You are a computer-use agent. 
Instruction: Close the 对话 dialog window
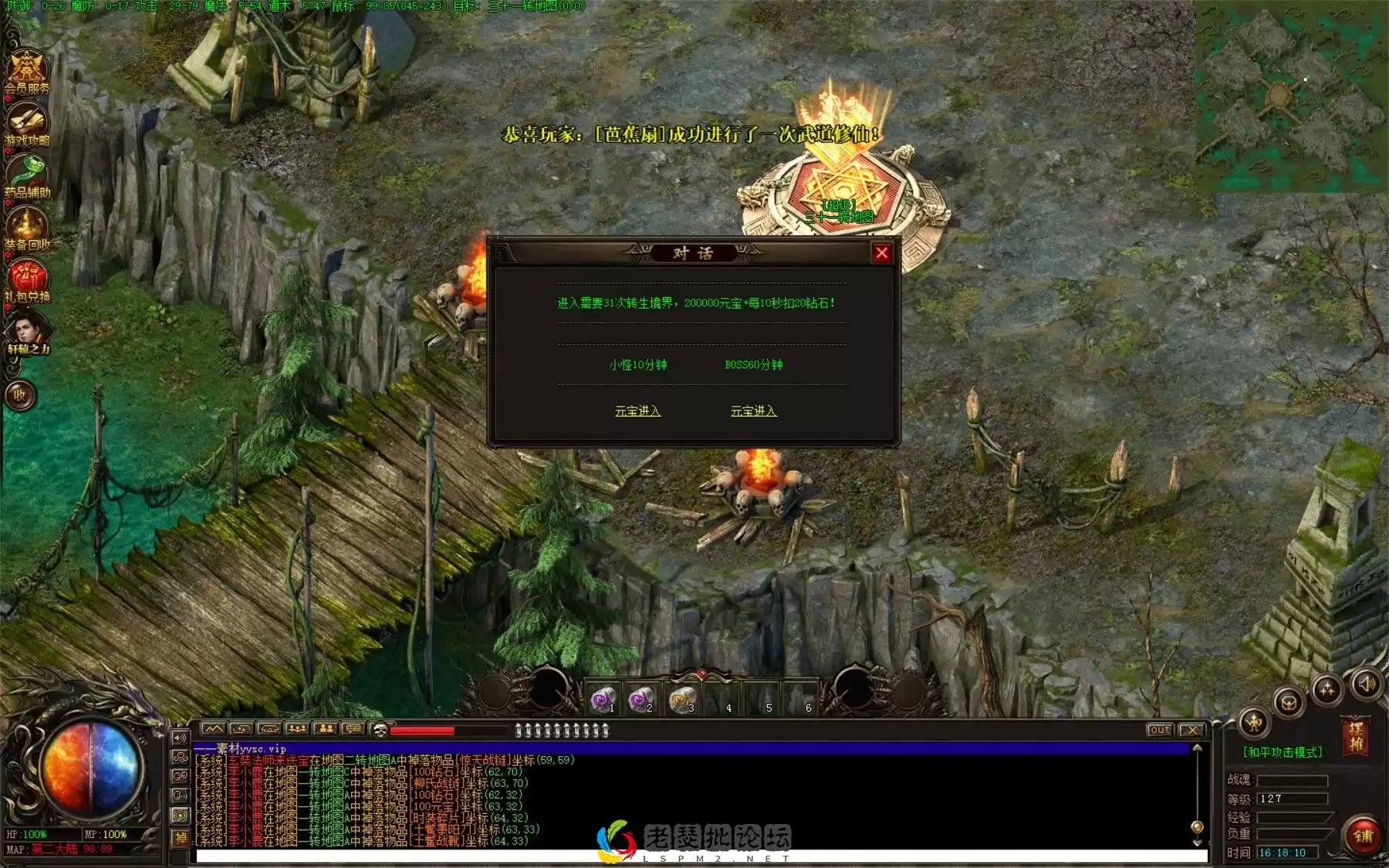click(881, 252)
